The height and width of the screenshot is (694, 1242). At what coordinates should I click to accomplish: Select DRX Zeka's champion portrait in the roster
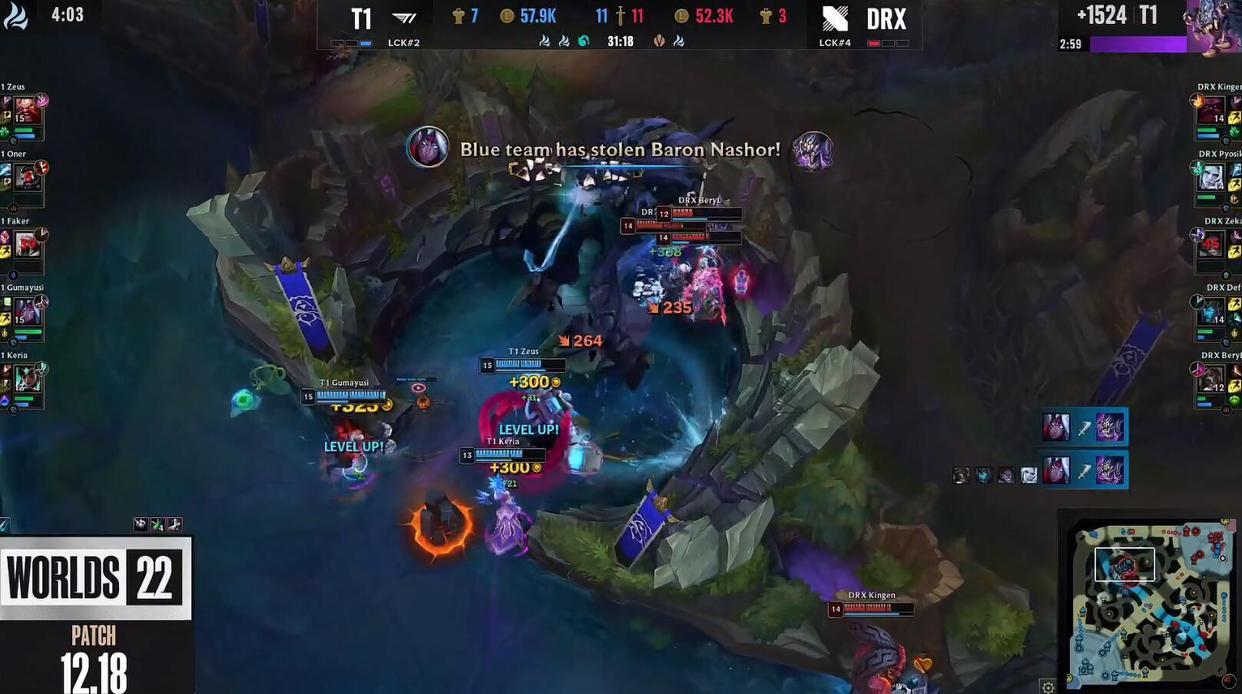pyautogui.click(x=1211, y=245)
